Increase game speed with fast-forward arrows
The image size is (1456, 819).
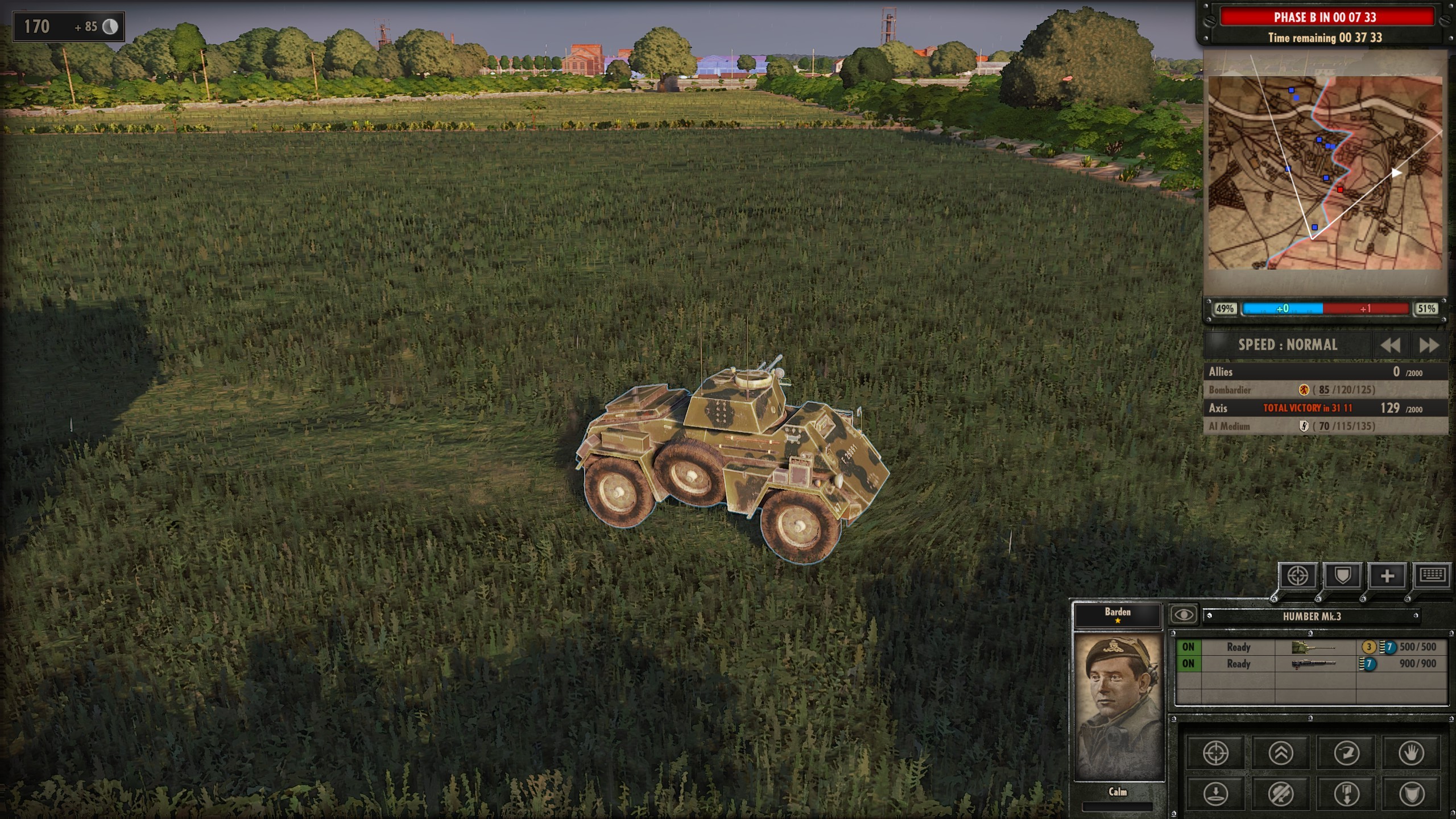tap(1429, 345)
